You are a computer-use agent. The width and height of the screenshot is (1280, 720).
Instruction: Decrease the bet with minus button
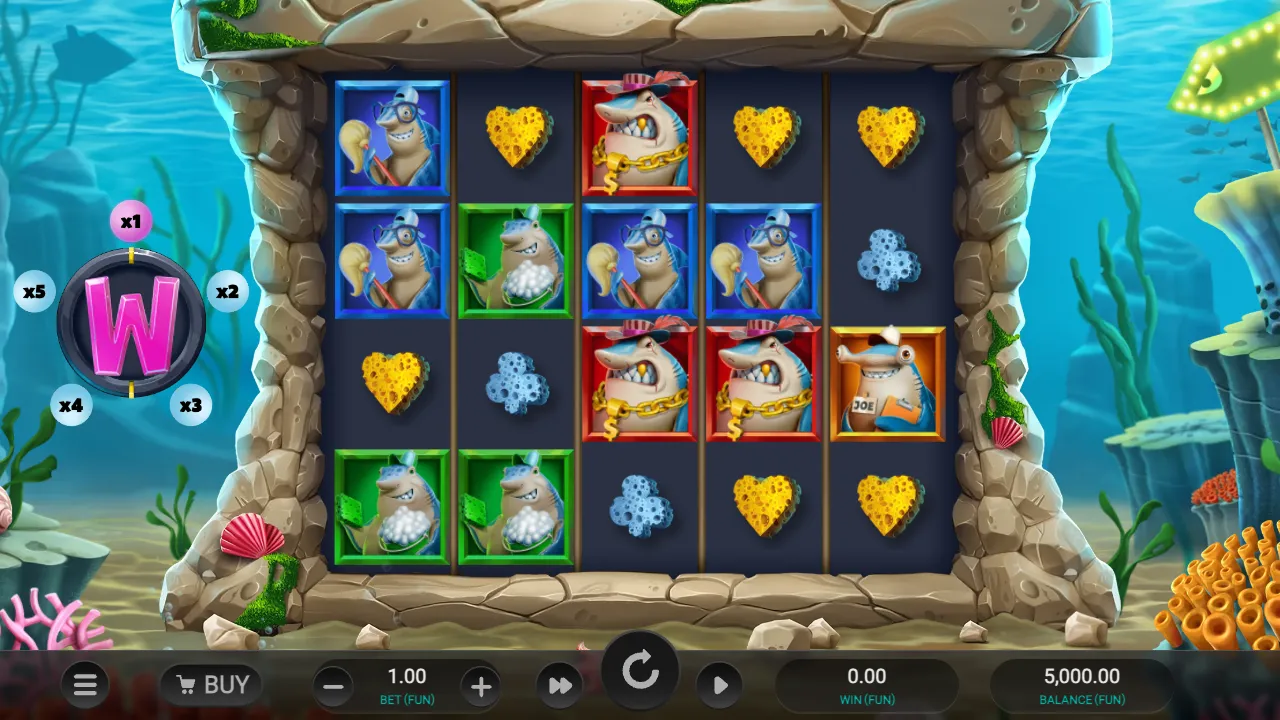[334, 687]
